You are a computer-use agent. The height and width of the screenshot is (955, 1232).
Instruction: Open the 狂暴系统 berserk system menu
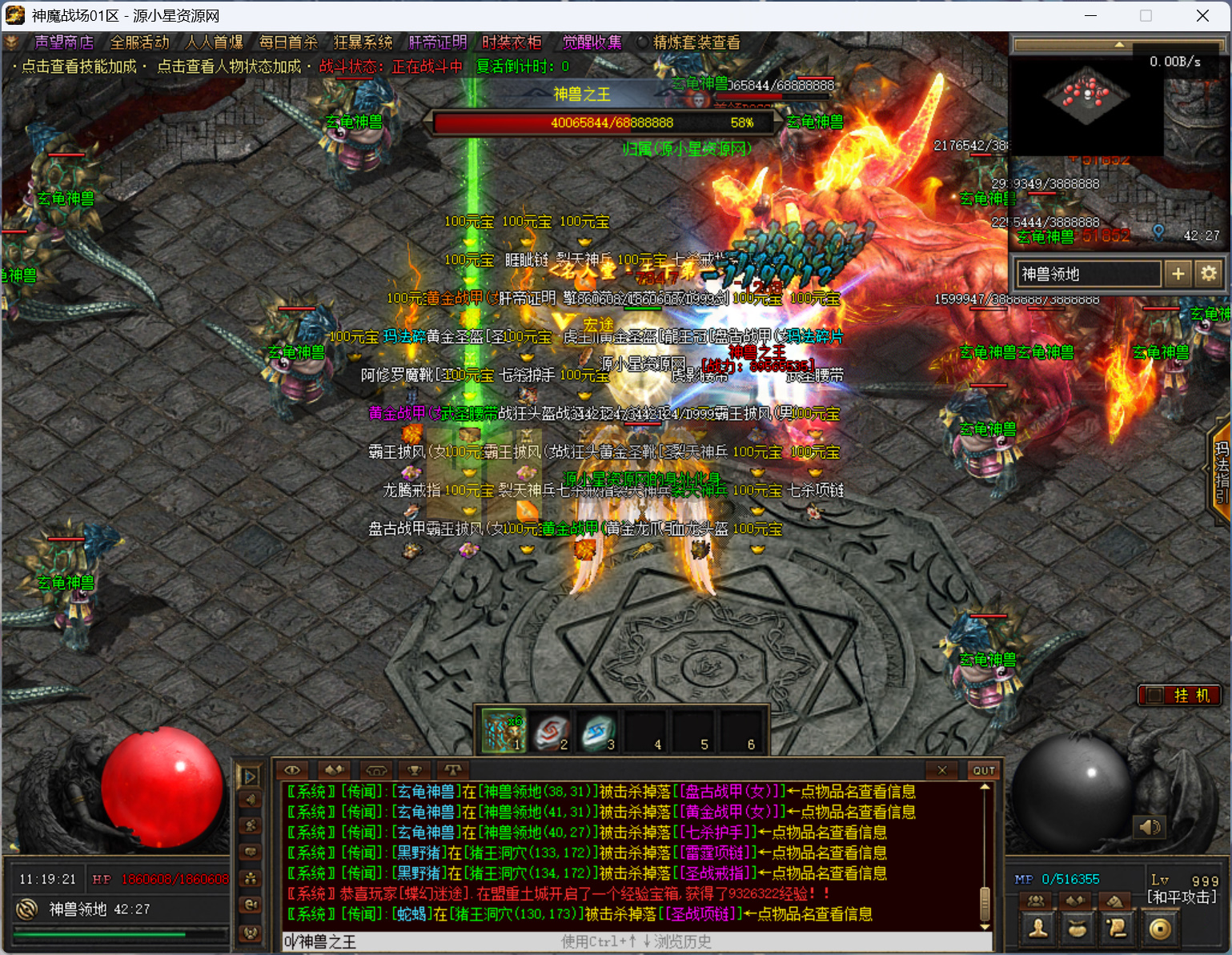(363, 42)
